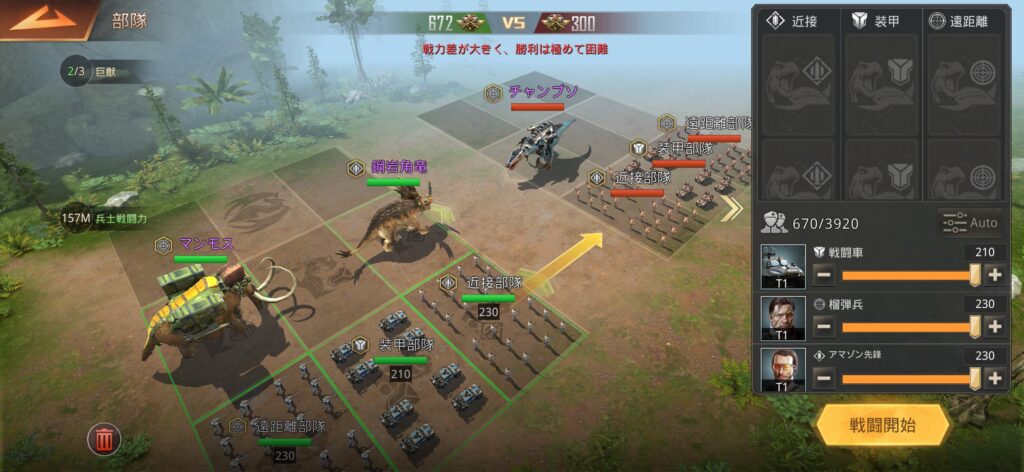Viewport: 1024px width, 472px height.
Task: Toggle Auto troop assignment
Action: click(969, 222)
